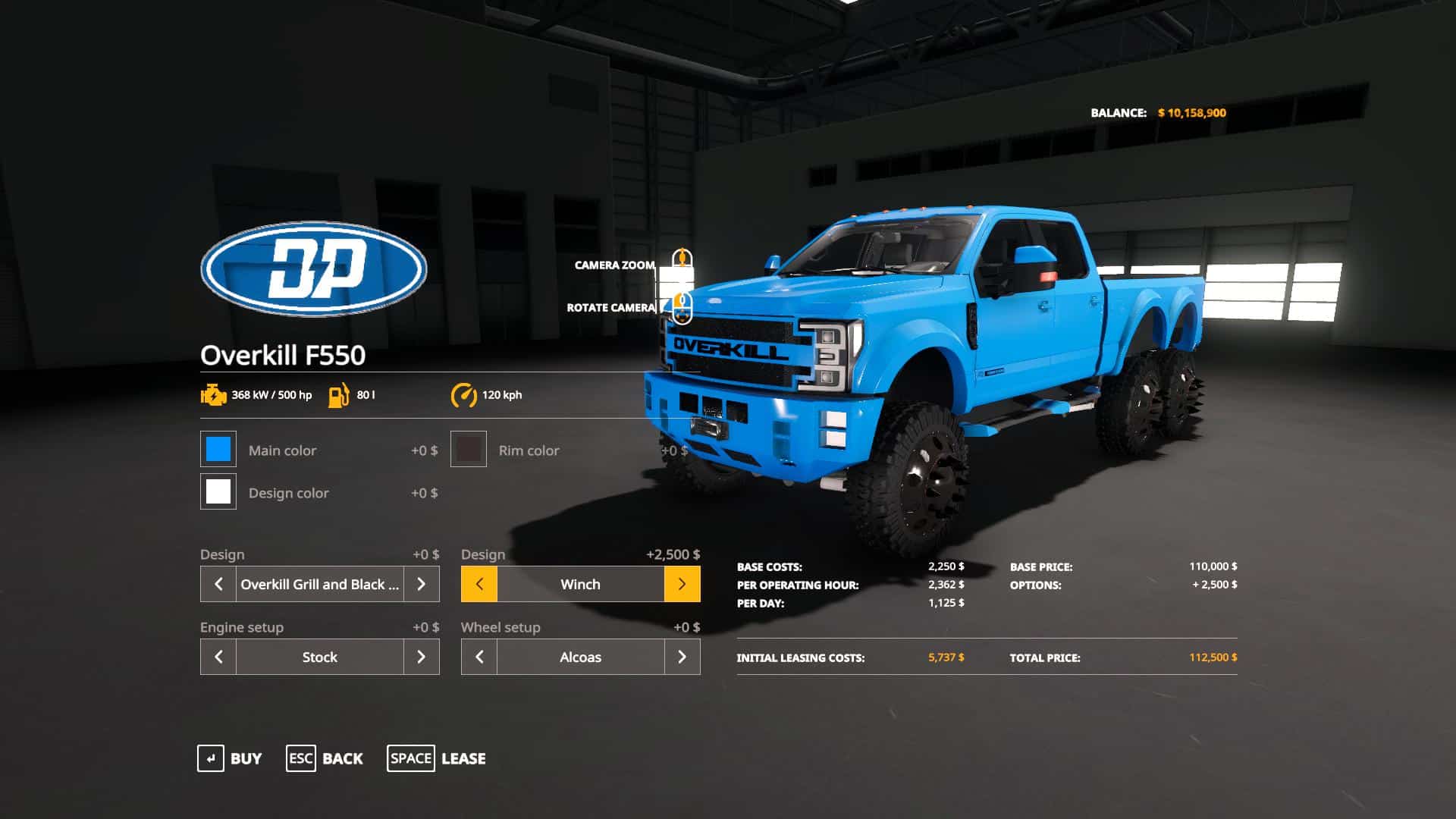Change the dark Rim color swatch
Image resolution: width=1456 pixels, height=819 pixels.
point(469,450)
